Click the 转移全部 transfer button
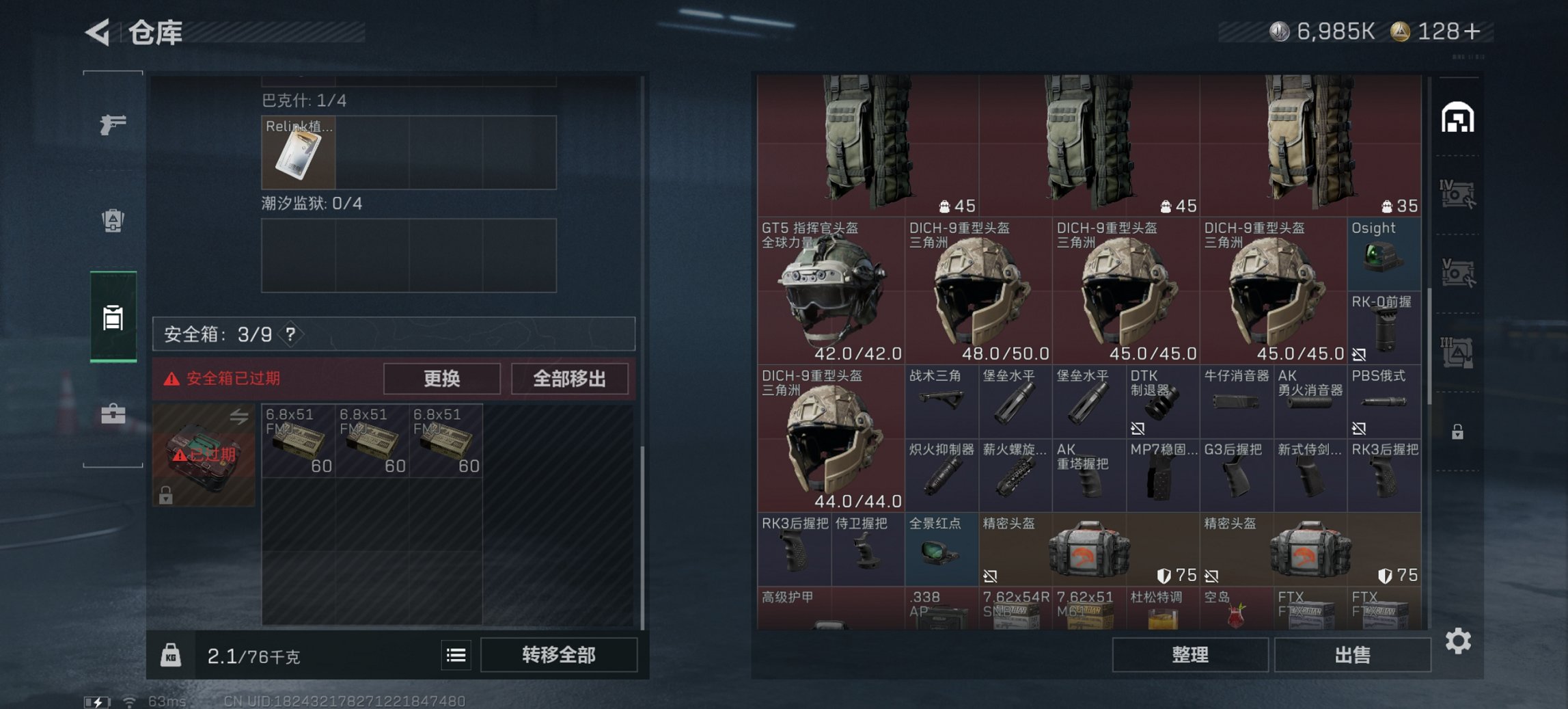The height and width of the screenshot is (709, 1568). pyautogui.click(x=558, y=655)
